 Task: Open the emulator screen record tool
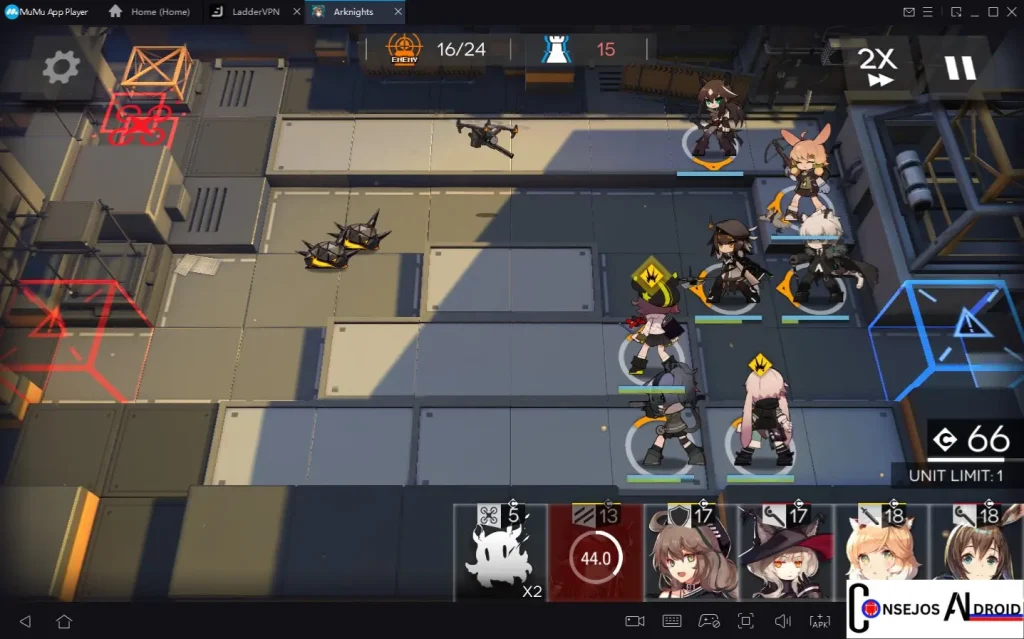pos(634,621)
